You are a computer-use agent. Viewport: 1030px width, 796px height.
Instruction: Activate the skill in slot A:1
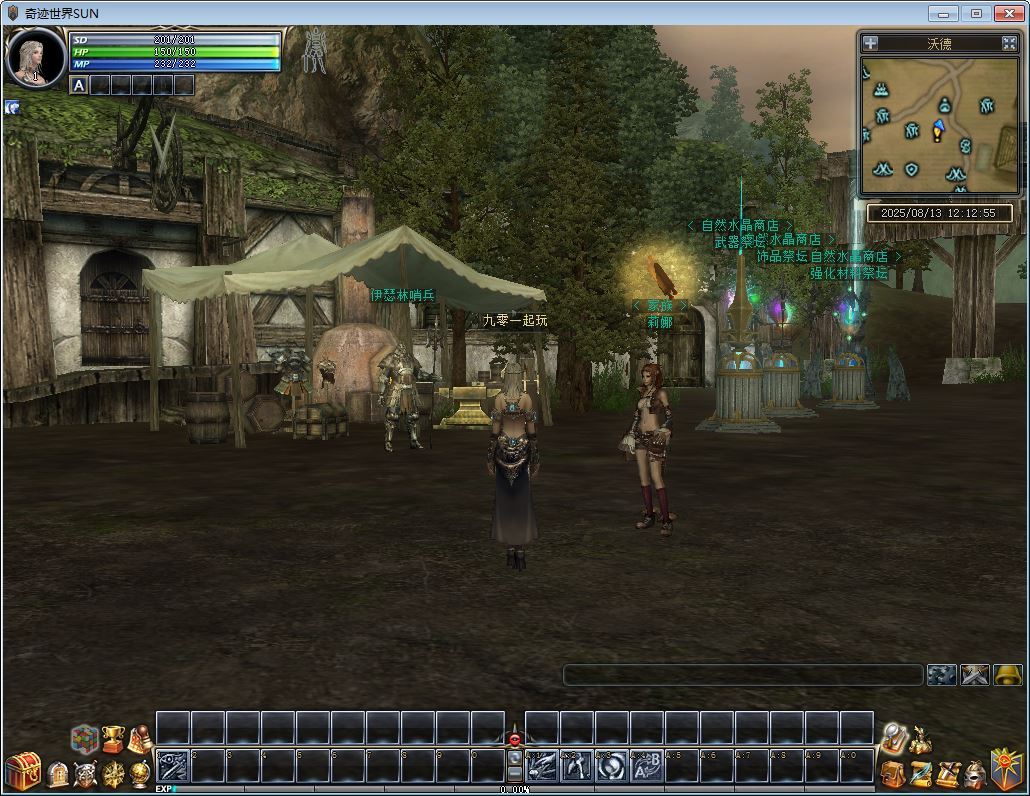point(542,766)
